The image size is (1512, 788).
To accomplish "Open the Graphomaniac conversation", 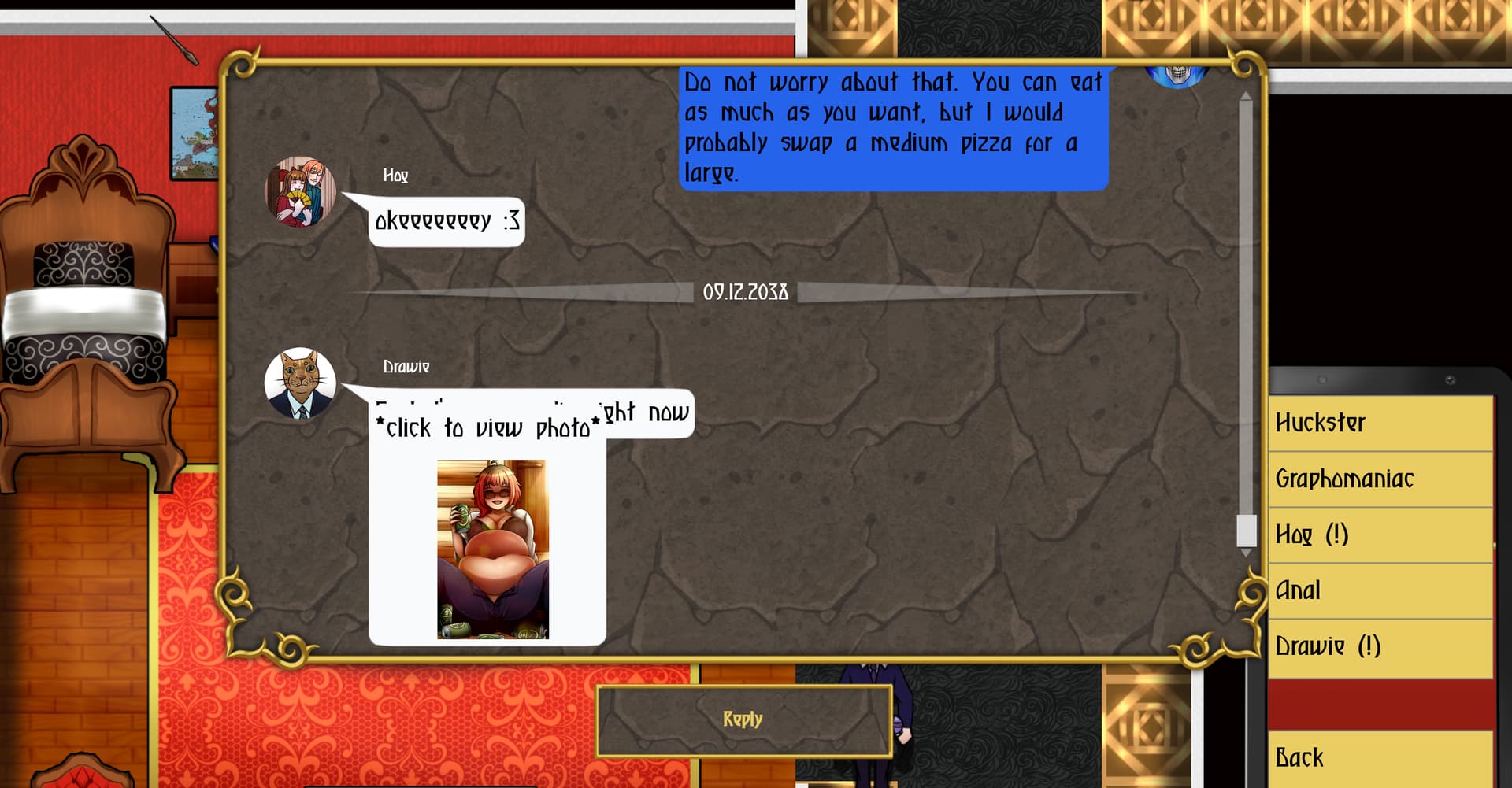I will (1380, 479).
